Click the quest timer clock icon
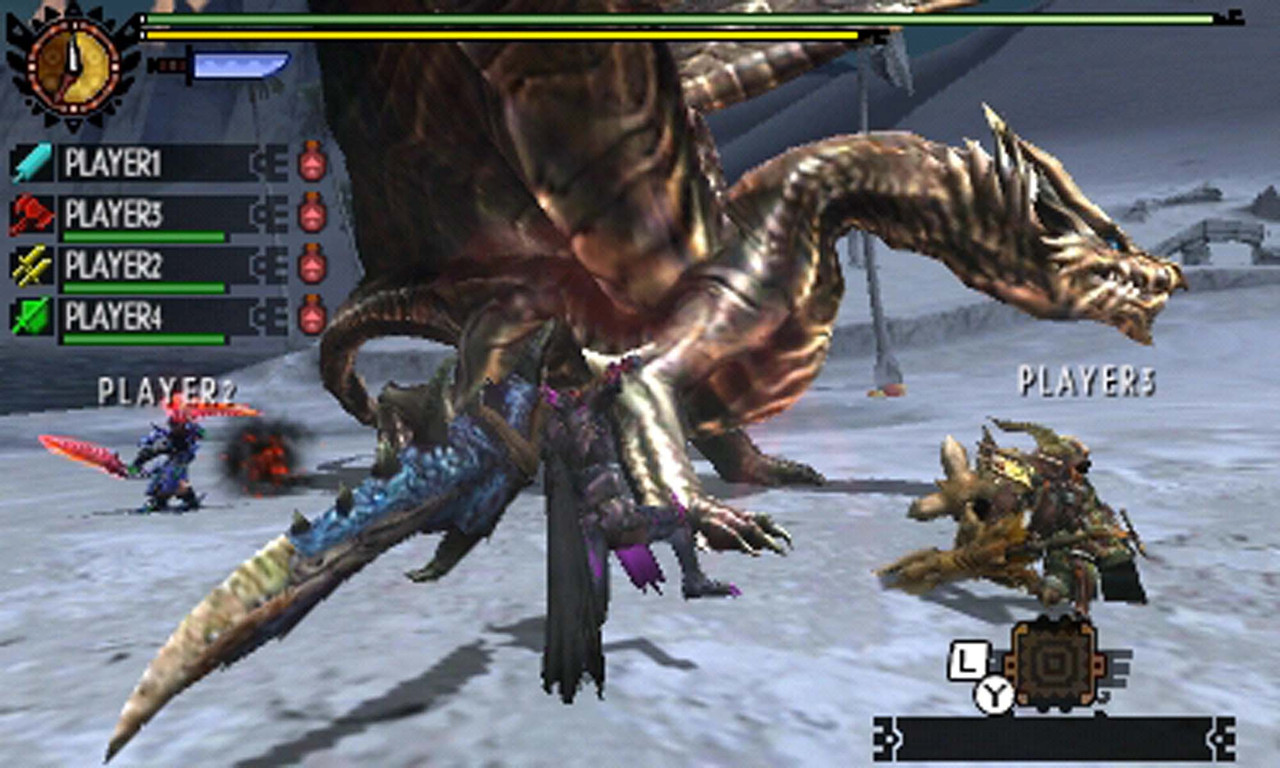The height and width of the screenshot is (768, 1280). (x=72, y=62)
